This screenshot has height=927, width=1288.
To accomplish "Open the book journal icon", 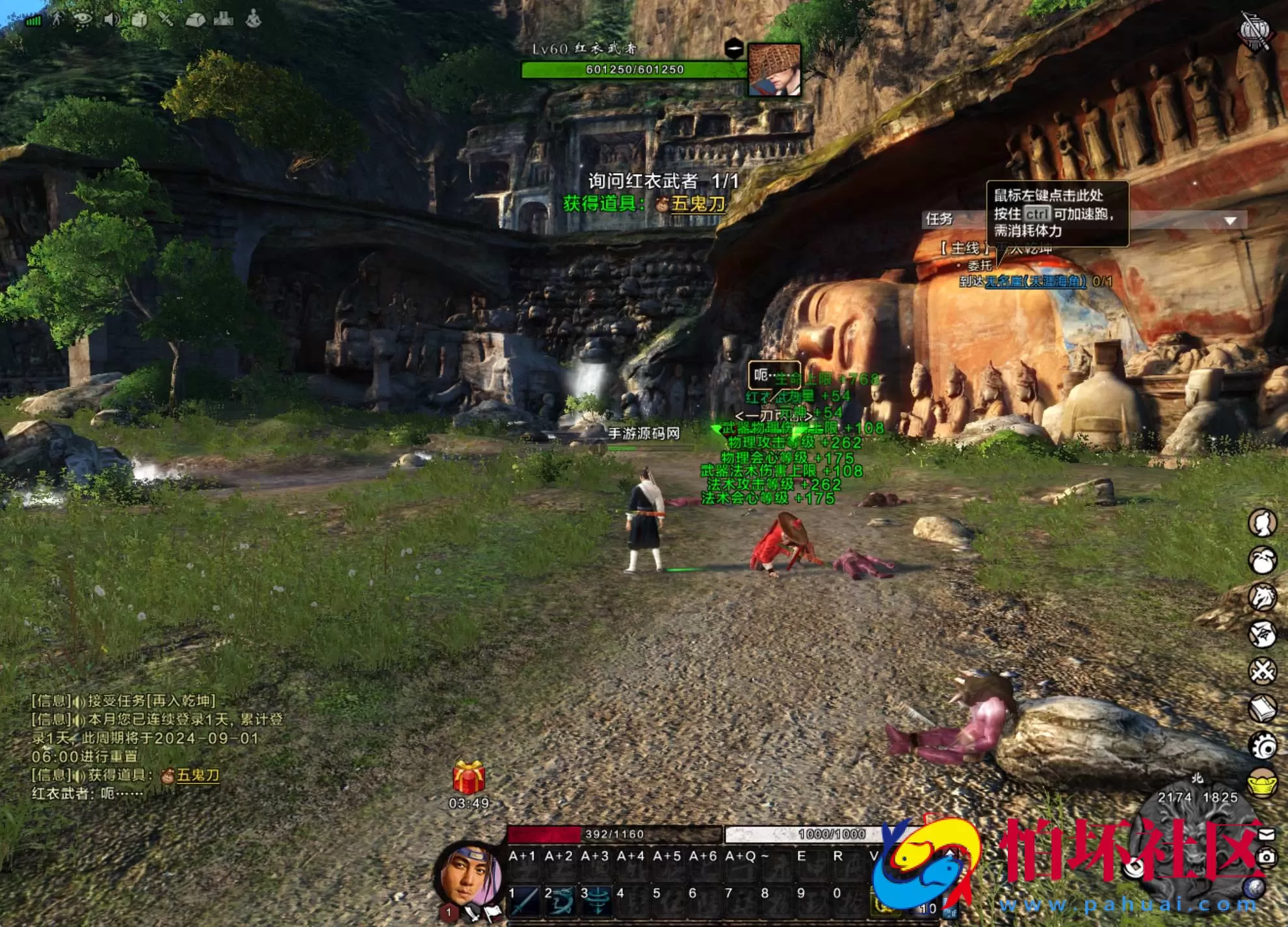I will [x=1263, y=709].
